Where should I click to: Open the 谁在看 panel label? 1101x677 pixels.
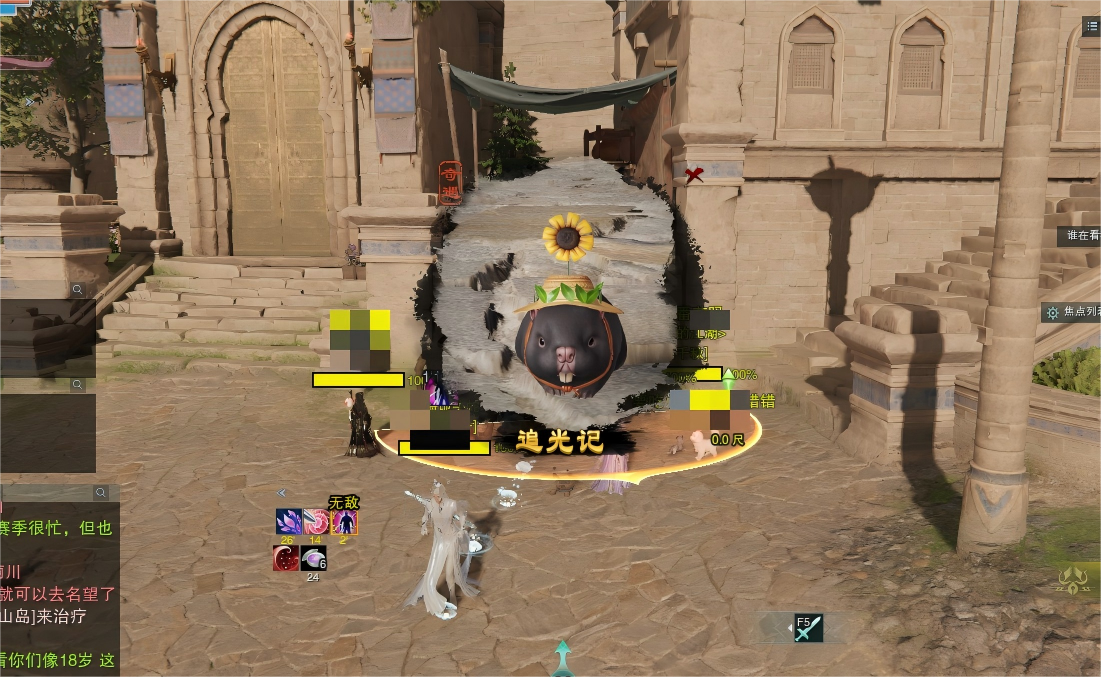(1082, 236)
